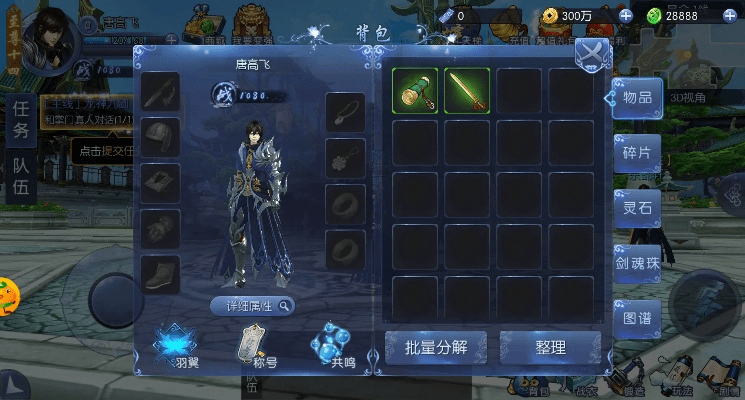The image size is (745, 400).
Task: Select the 任务 quest tab
Action: (21, 118)
